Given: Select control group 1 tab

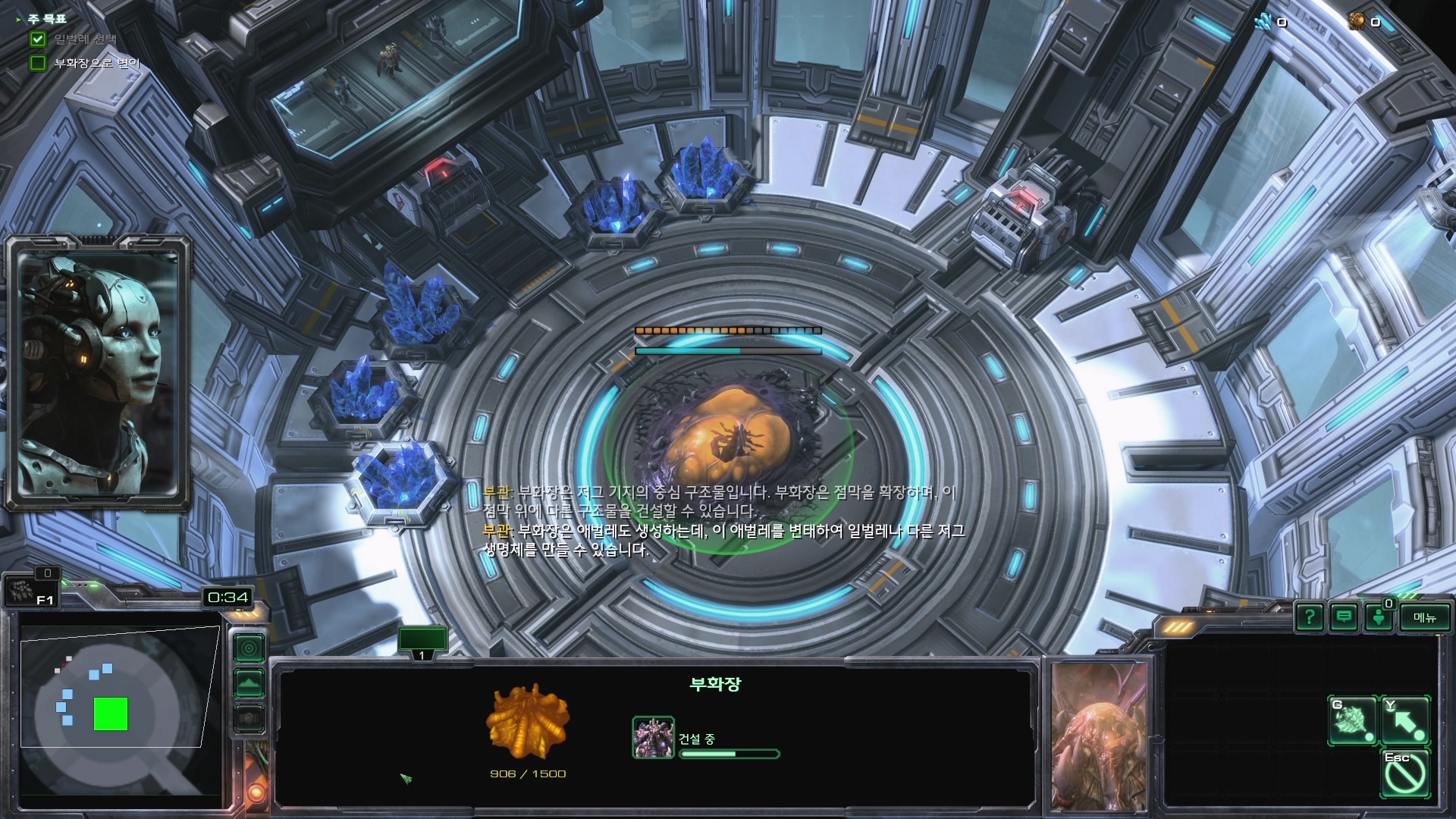Looking at the screenshot, I should point(422,642).
